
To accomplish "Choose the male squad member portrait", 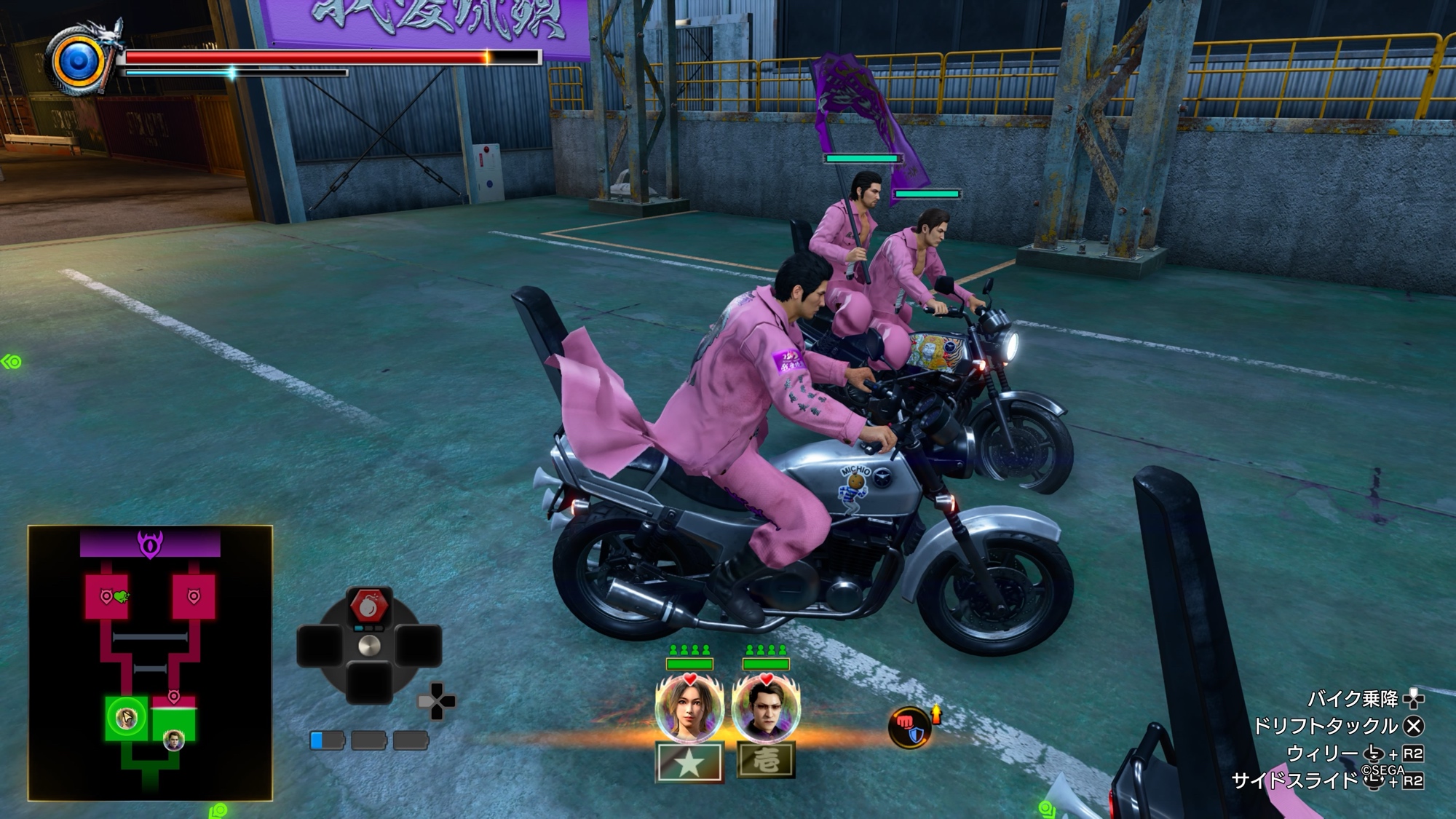I will [x=765, y=708].
